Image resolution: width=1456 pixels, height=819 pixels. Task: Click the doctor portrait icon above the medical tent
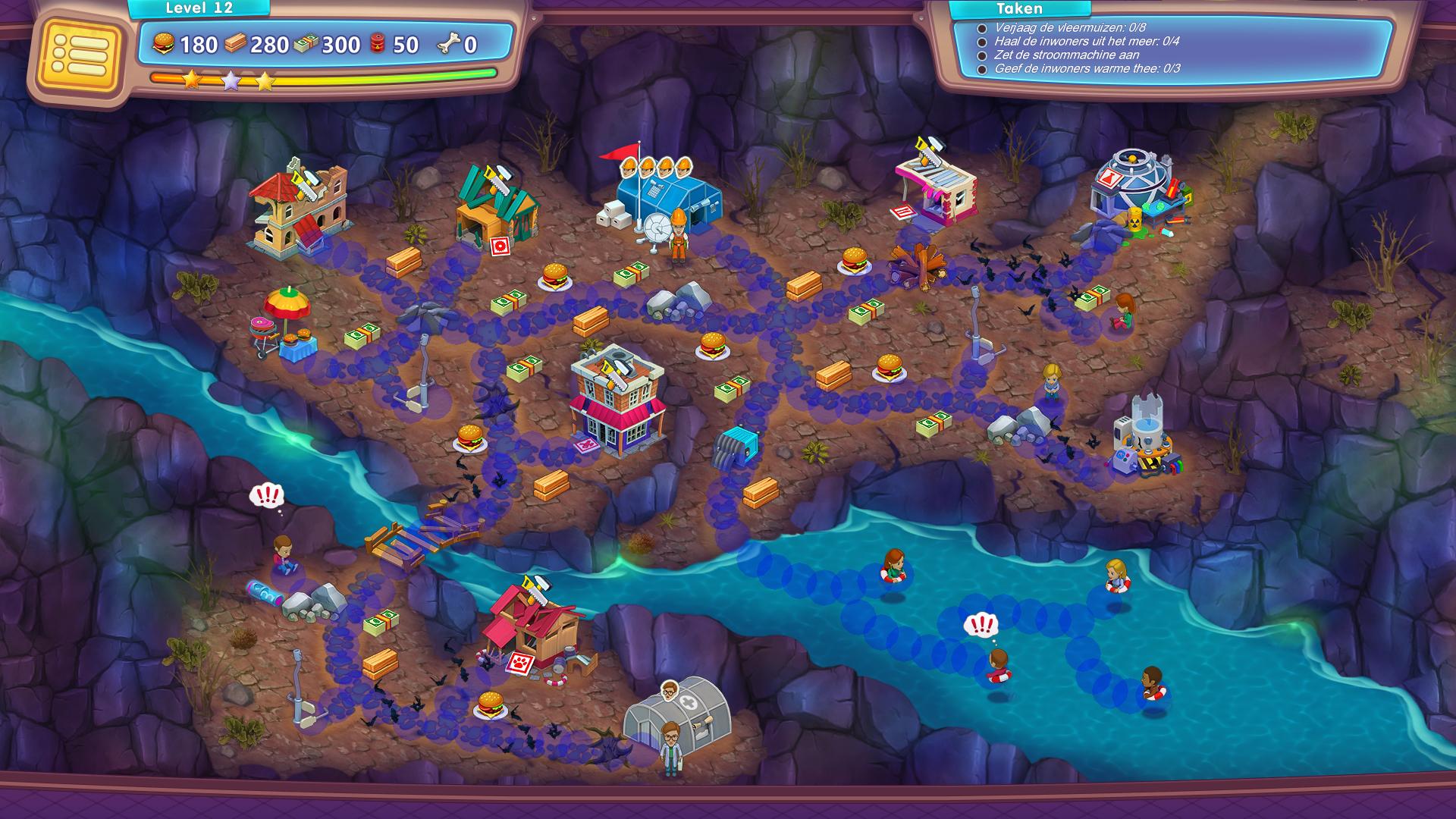pos(669,689)
